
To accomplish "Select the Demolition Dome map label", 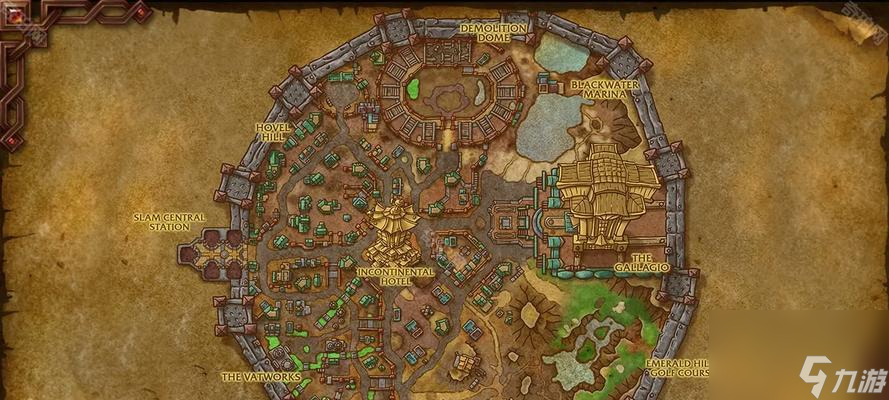I will (493, 34).
